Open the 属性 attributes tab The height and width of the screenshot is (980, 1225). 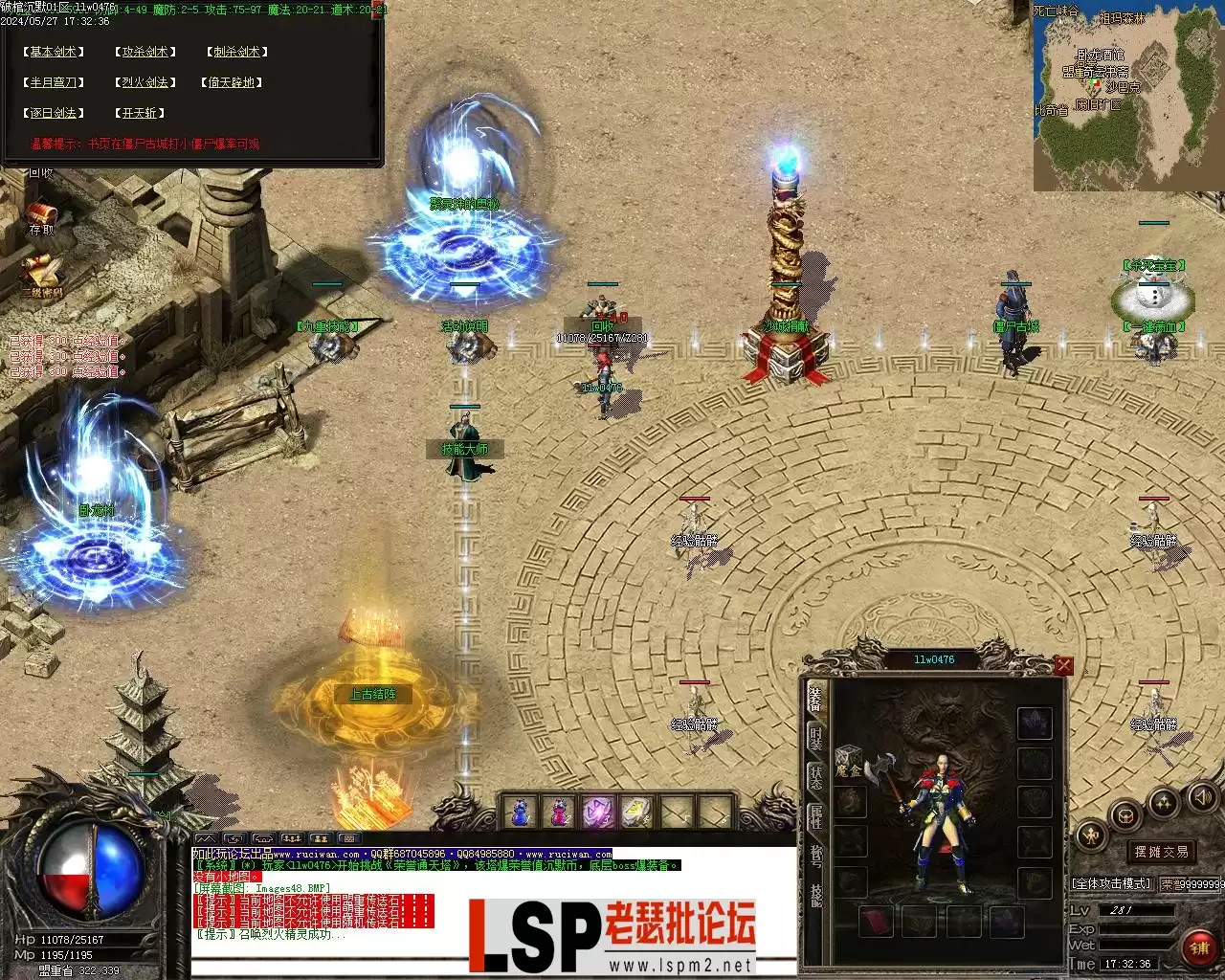[x=815, y=816]
